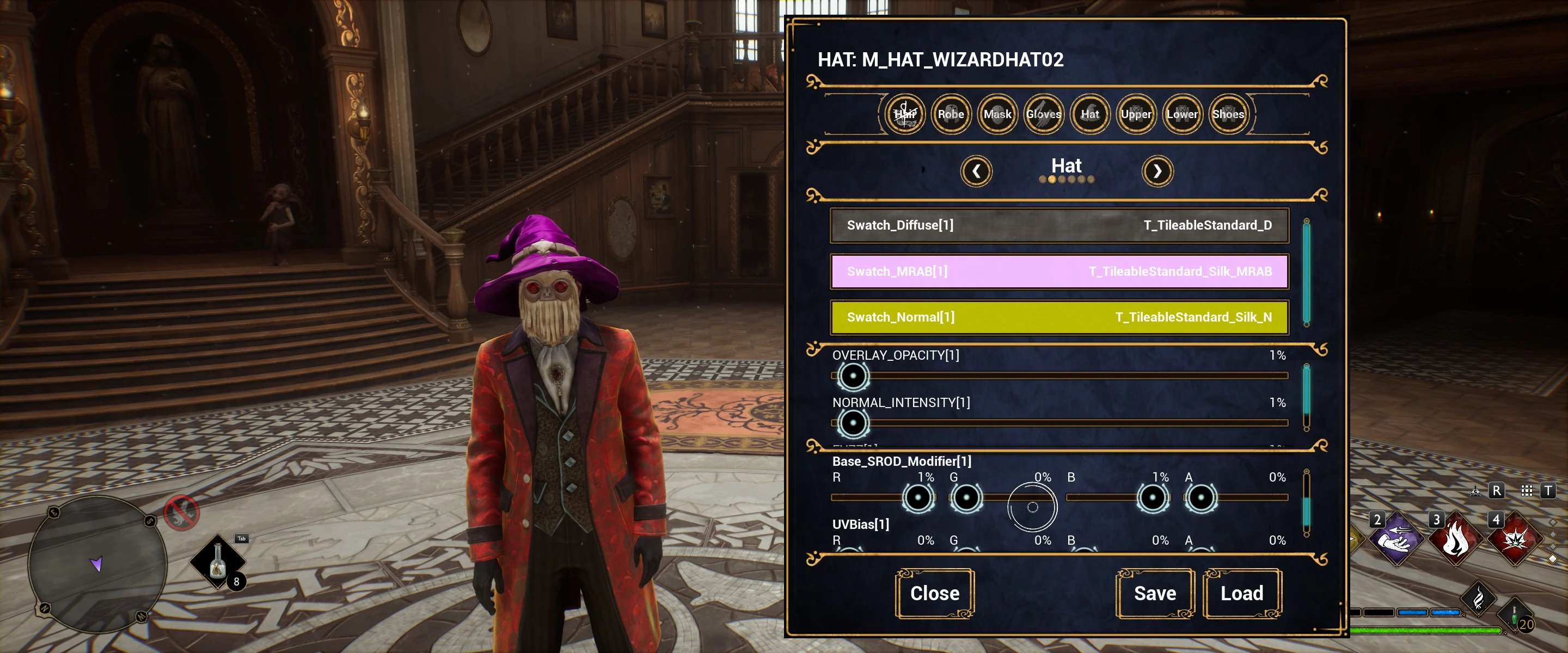1568x653 pixels.
Task: Select the Mask category icon
Action: [997, 114]
